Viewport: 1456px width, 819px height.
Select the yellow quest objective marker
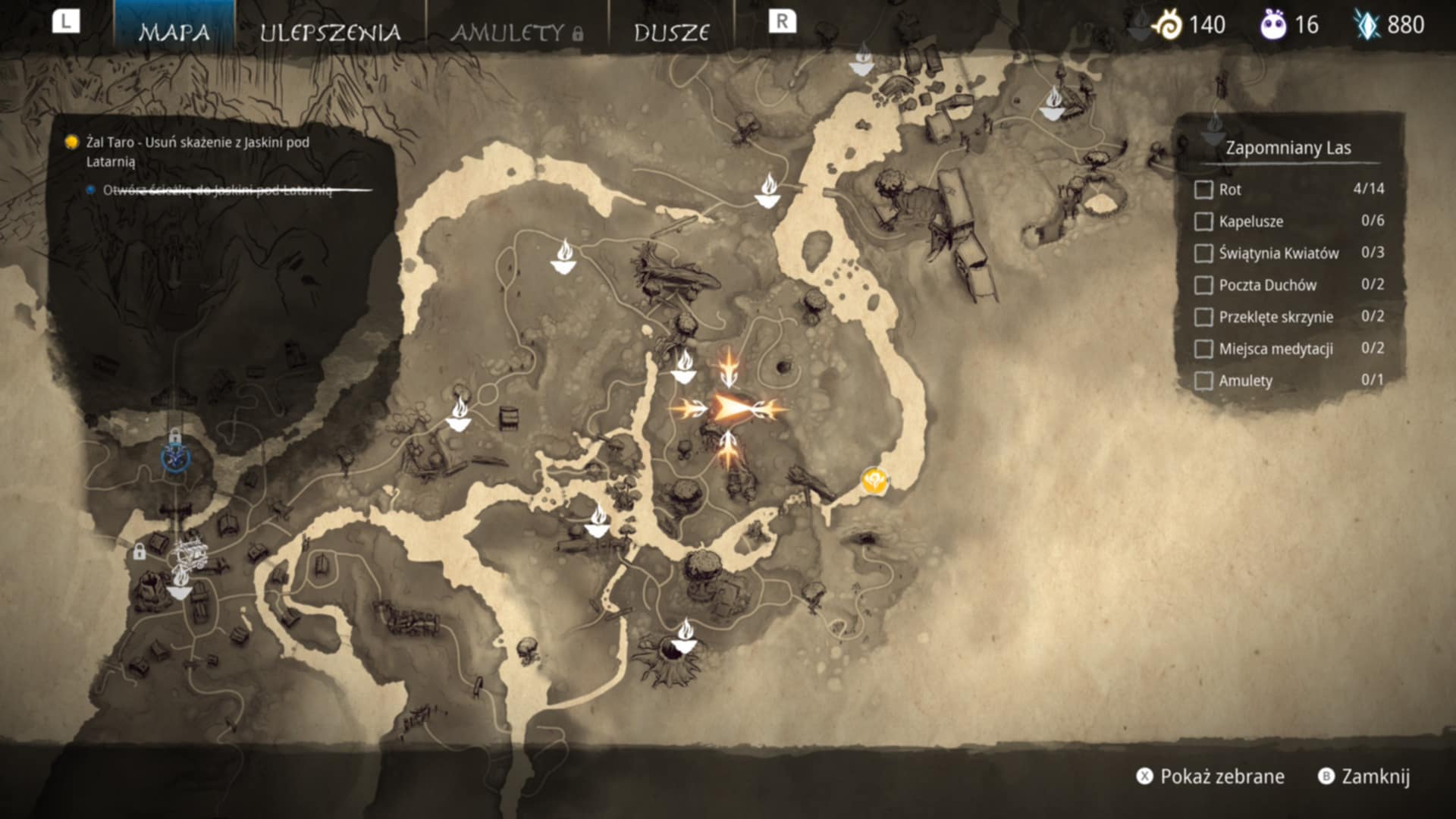click(x=874, y=481)
